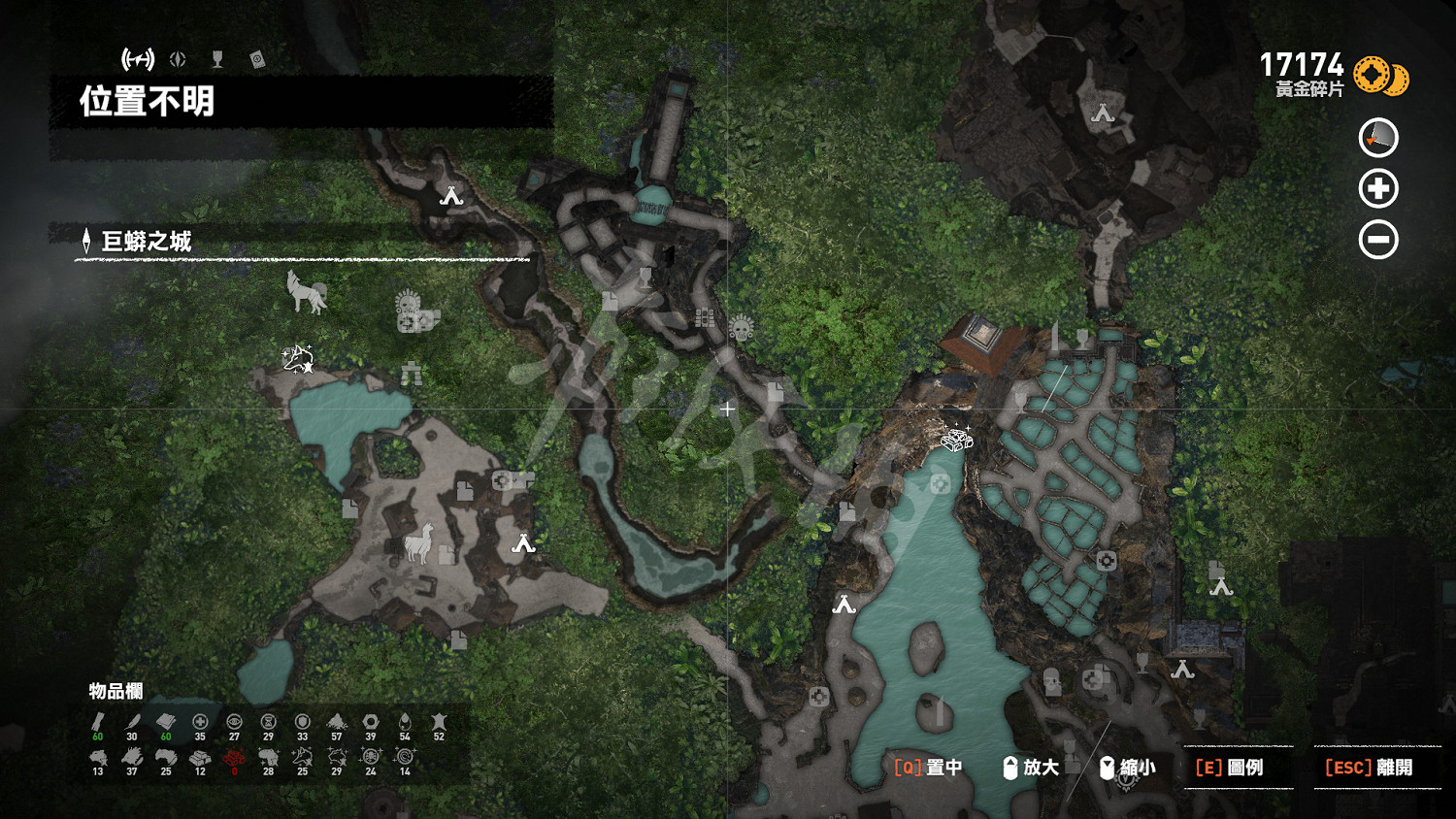The height and width of the screenshot is (819, 1456).
Task: Select the skull mask map marker
Action: [742, 329]
